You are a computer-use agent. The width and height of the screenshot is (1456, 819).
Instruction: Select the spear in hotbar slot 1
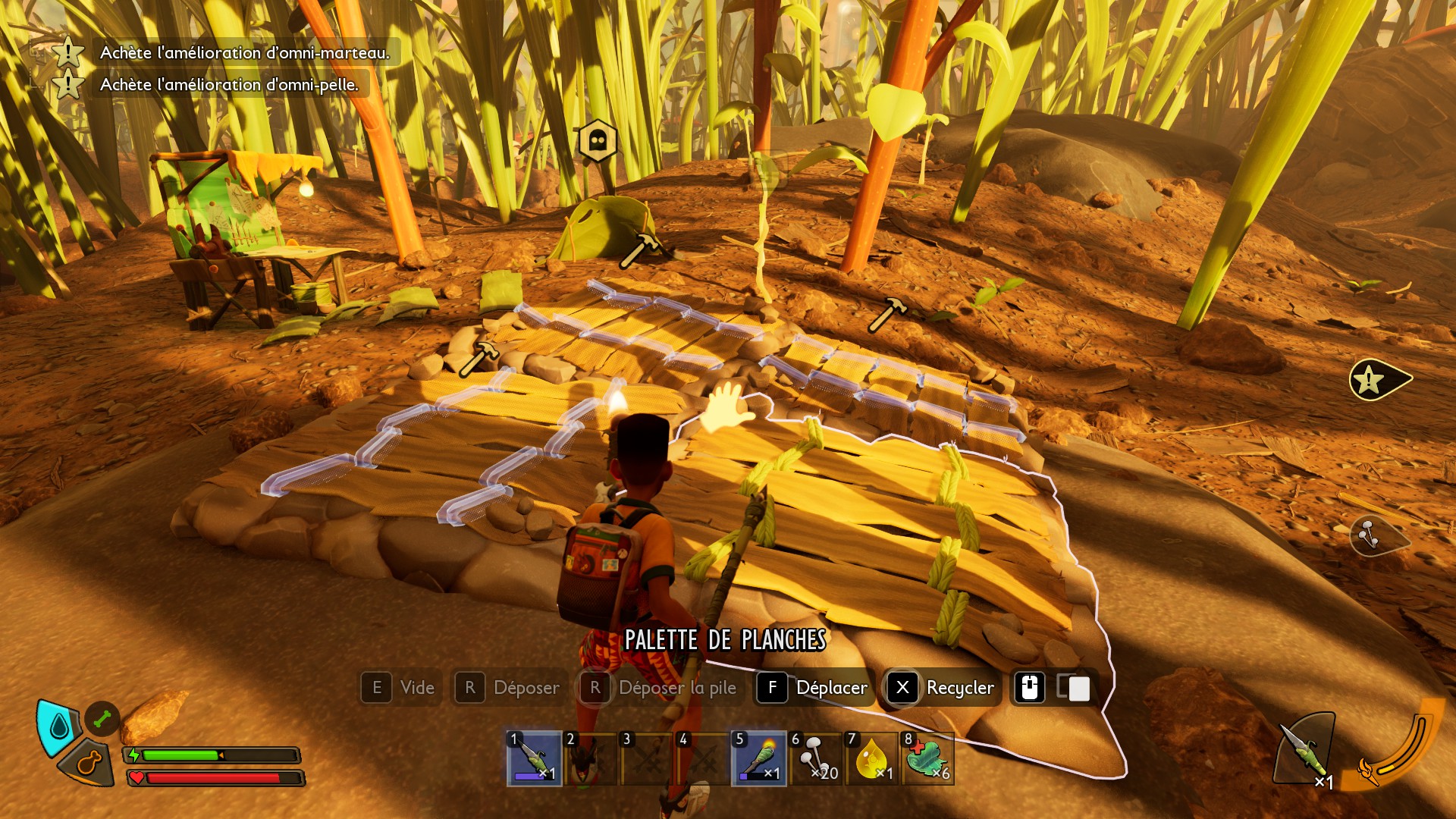tap(535, 758)
